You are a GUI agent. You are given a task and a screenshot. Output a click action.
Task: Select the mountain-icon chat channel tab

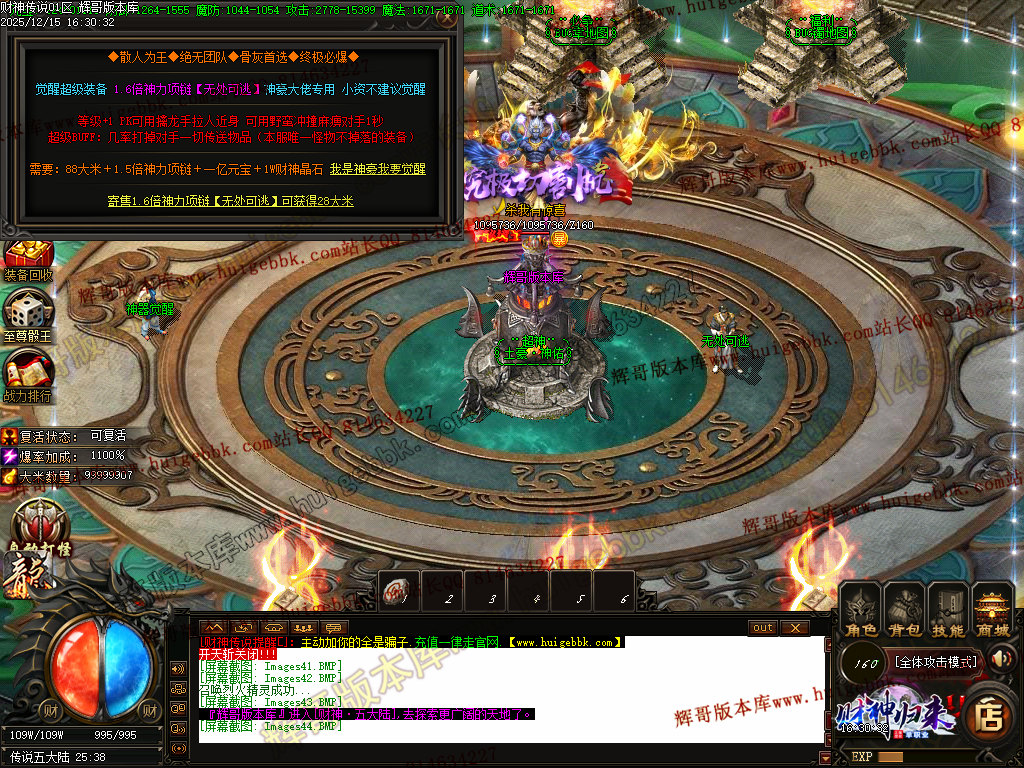(x=212, y=627)
